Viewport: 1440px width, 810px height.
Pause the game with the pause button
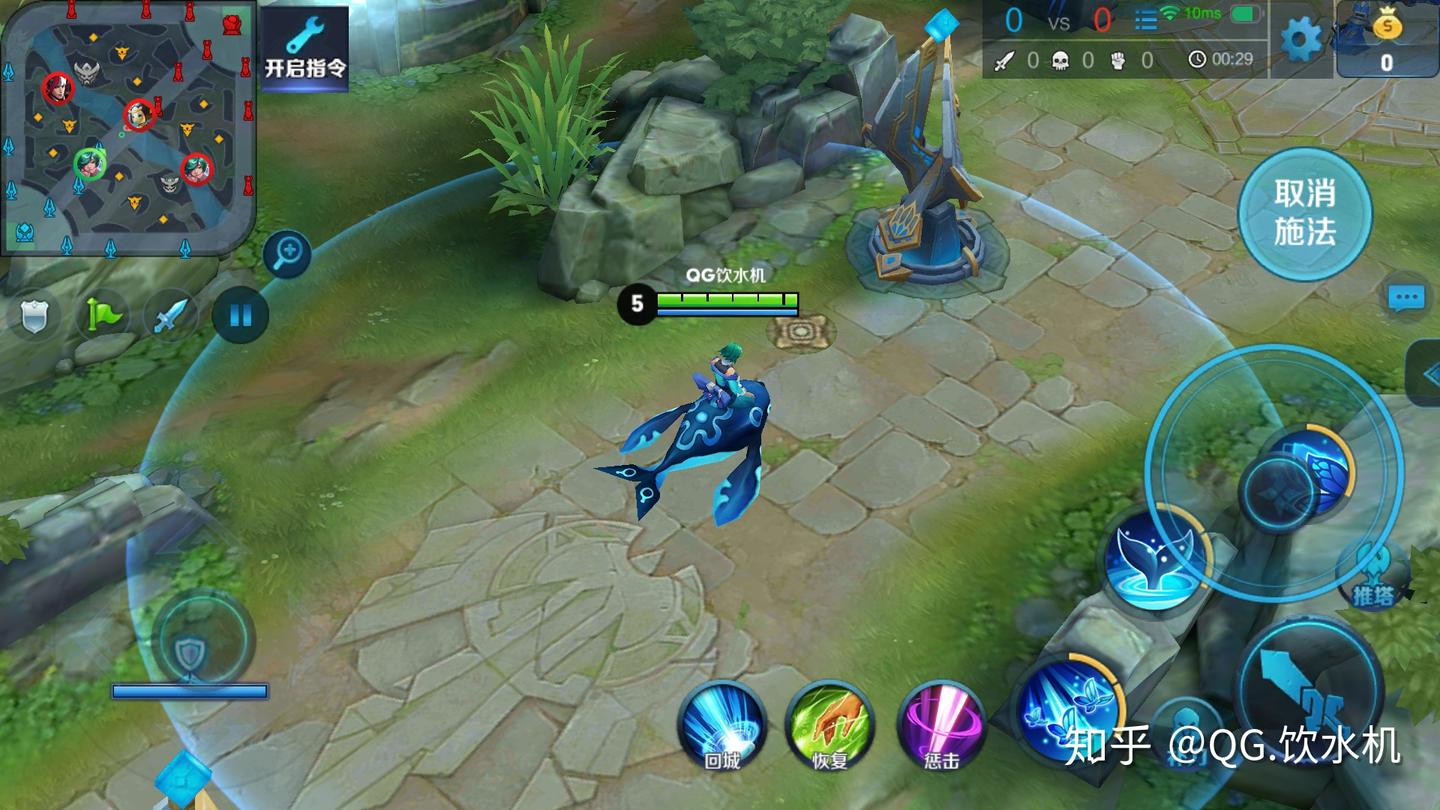click(x=240, y=316)
